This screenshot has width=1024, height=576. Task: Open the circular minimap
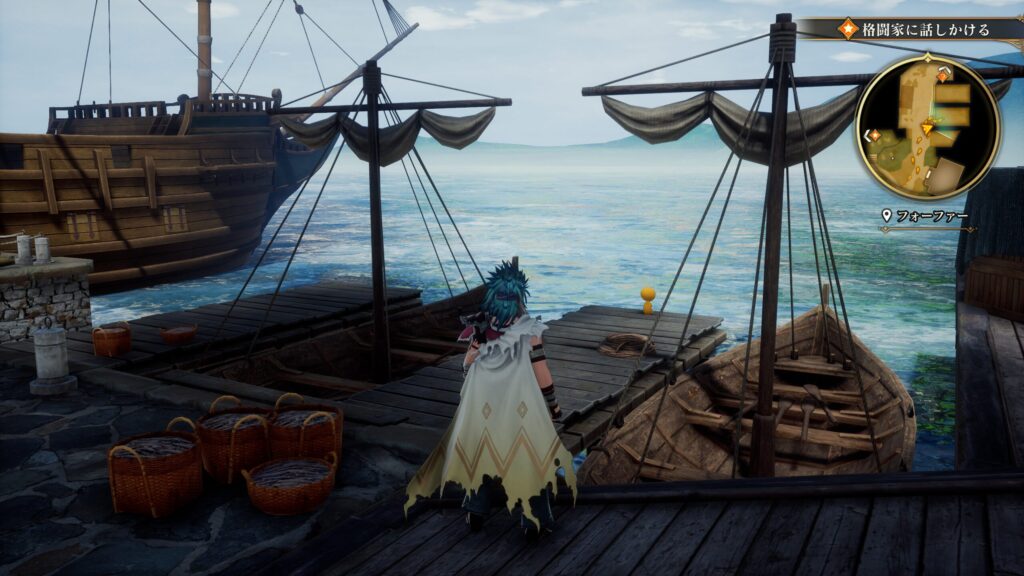pyautogui.click(x=927, y=127)
